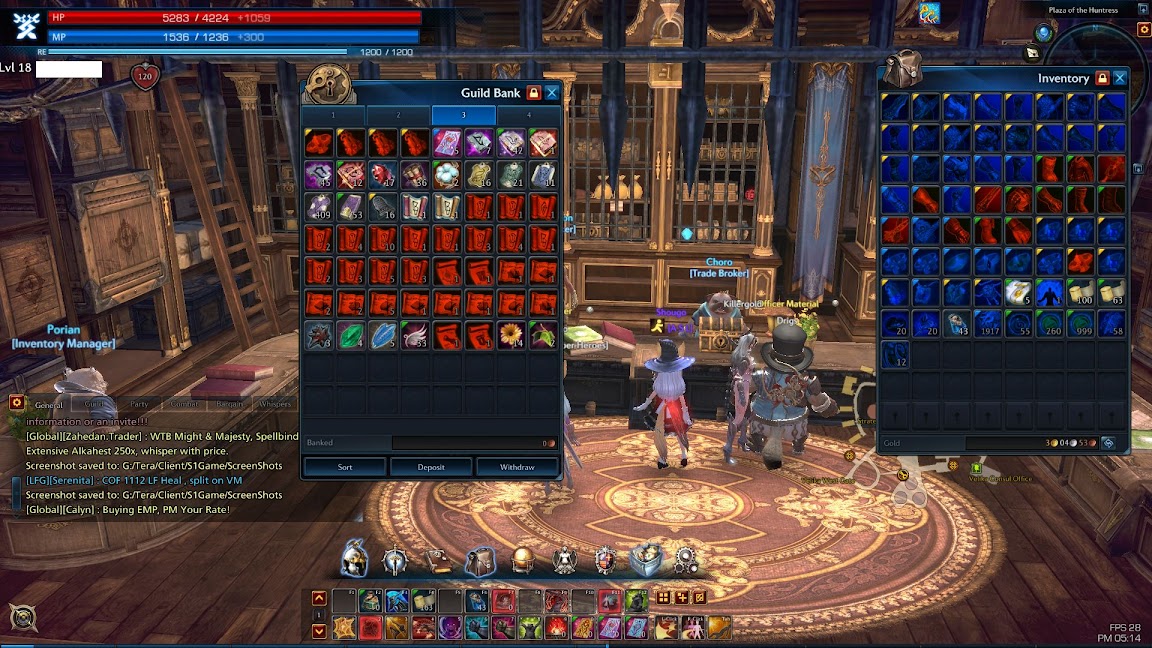Select Guild Bank tab 4
The width and height of the screenshot is (1152, 648).
[529, 115]
